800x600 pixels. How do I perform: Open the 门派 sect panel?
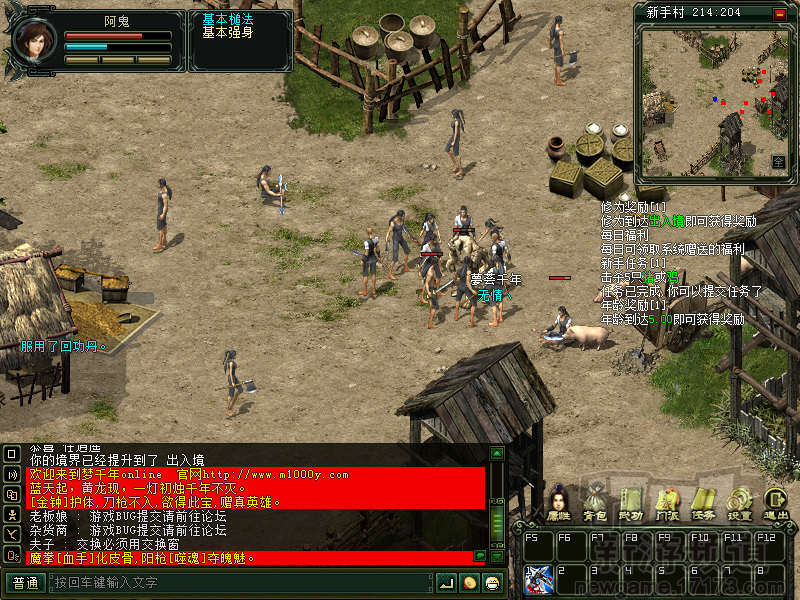coord(667,502)
